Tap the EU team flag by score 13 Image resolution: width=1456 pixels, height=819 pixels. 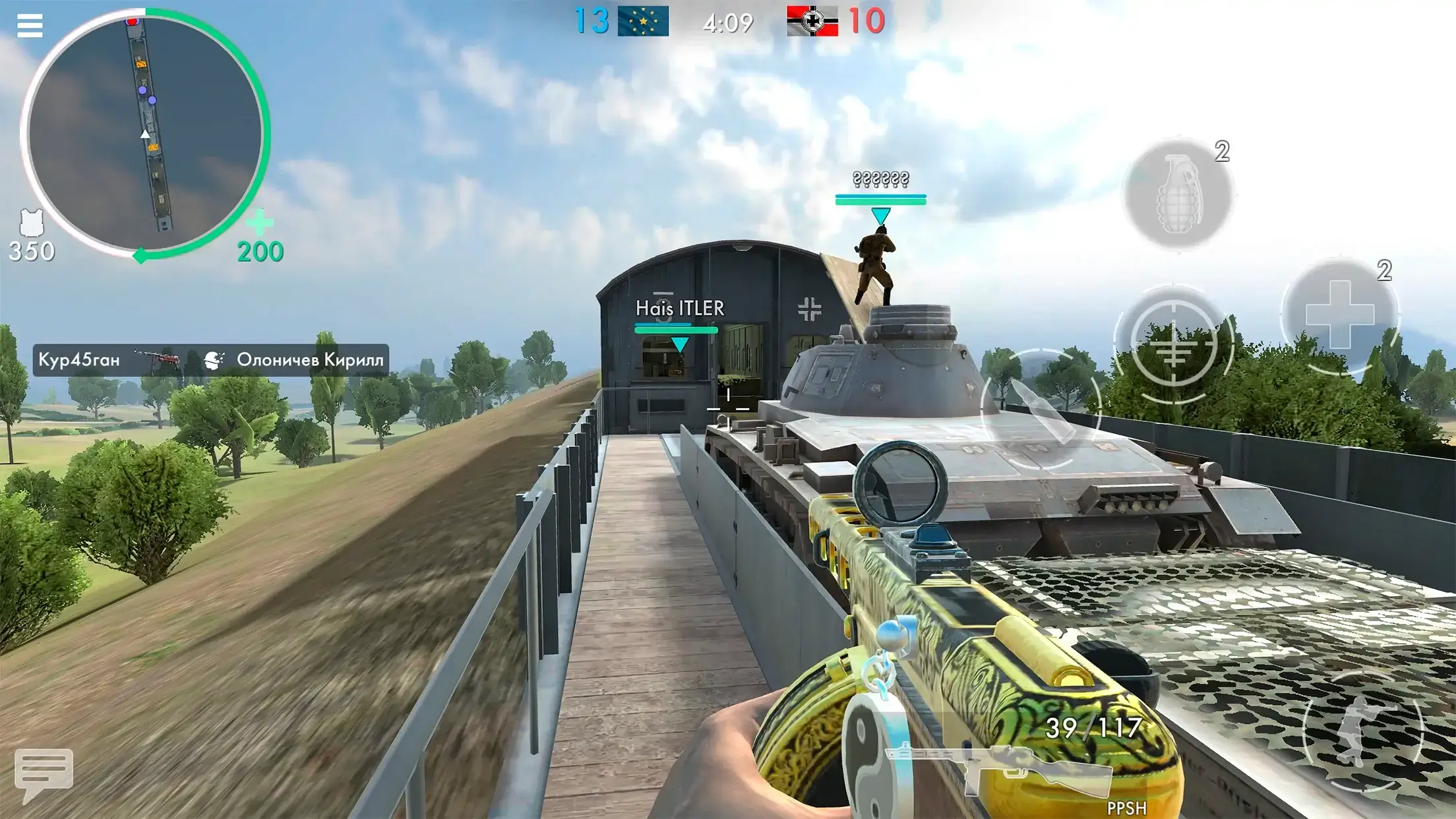click(643, 20)
